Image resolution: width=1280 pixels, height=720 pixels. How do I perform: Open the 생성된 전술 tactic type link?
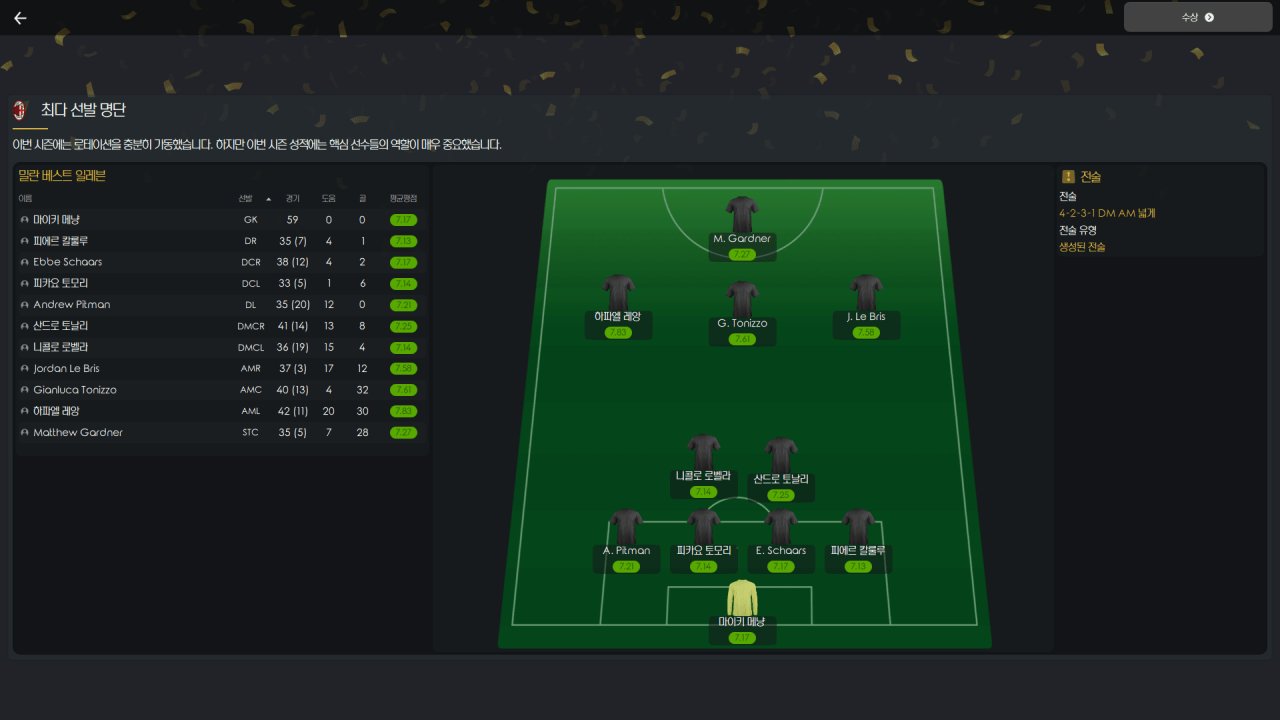pyautogui.click(x=1082, y=247)
